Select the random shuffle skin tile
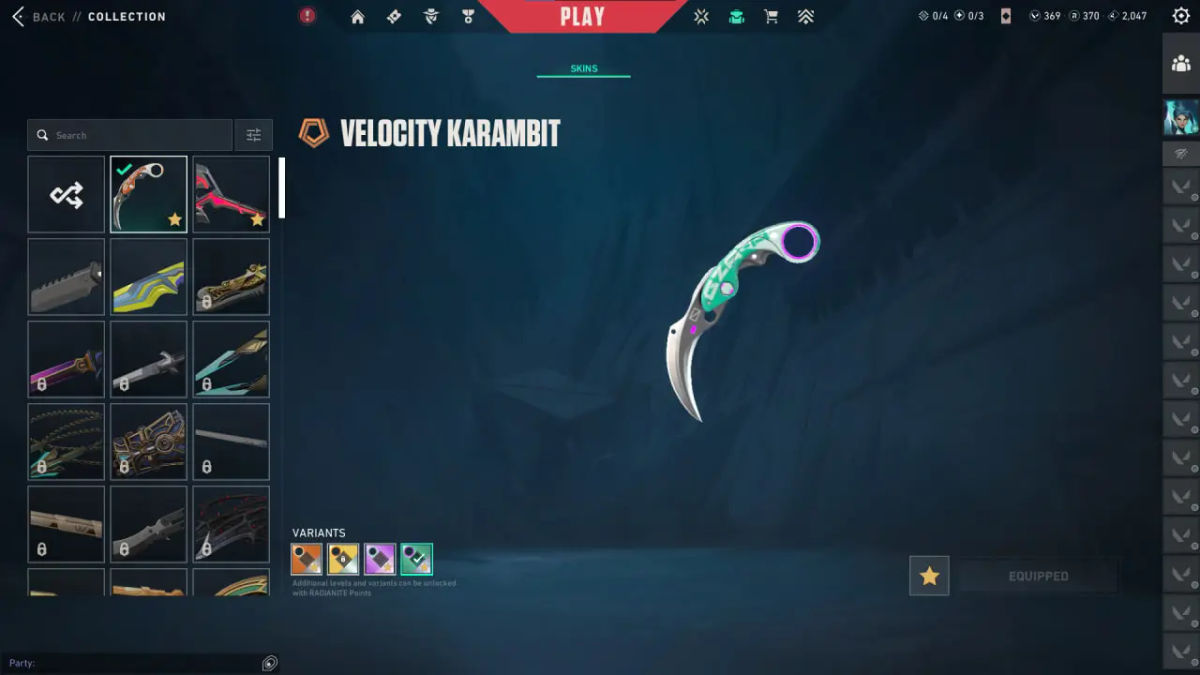Image resolution: width=1200 pixels, height=675 pixels. point(66,194)
